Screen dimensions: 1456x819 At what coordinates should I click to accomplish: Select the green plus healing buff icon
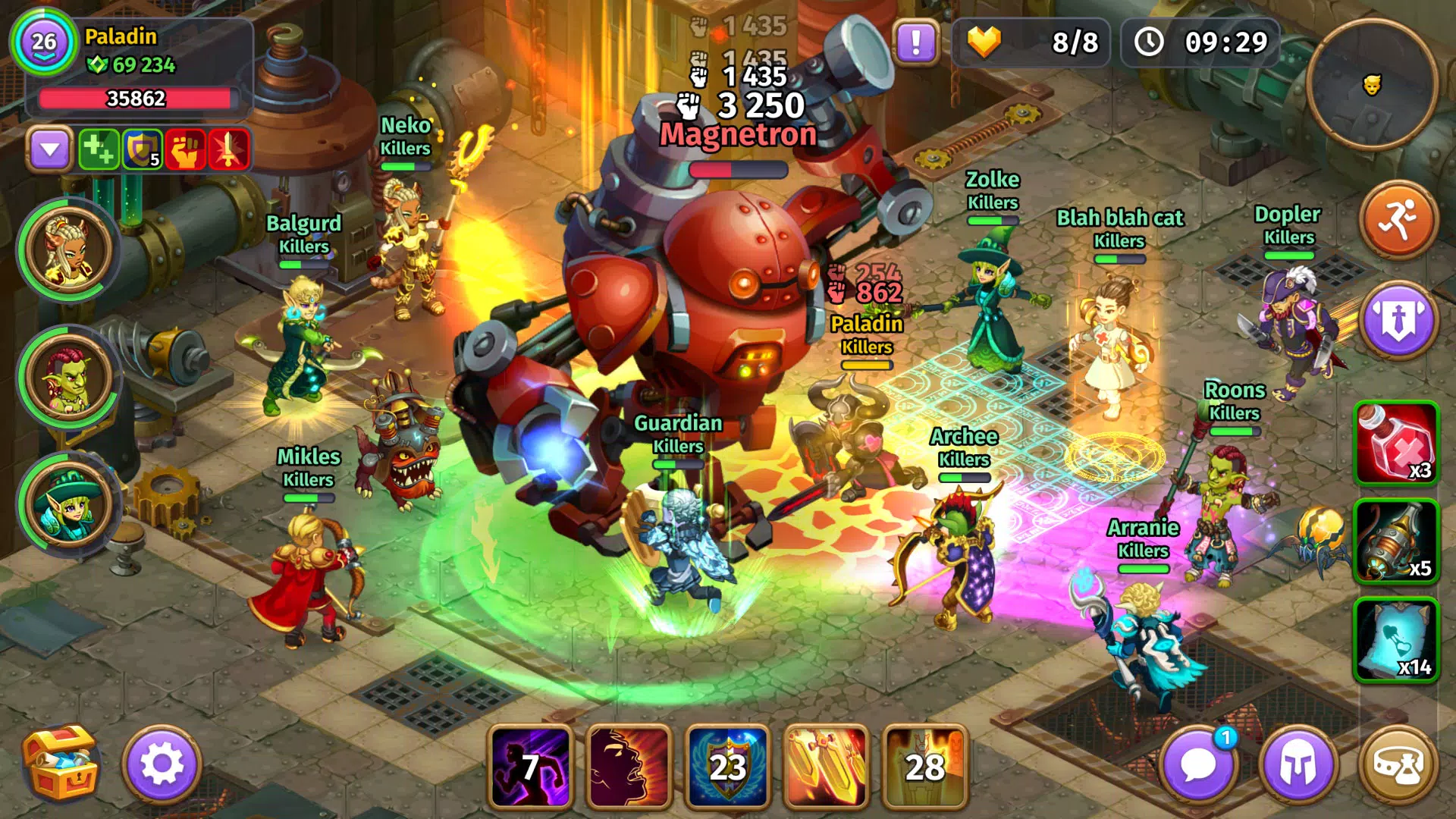coord(99,149)
